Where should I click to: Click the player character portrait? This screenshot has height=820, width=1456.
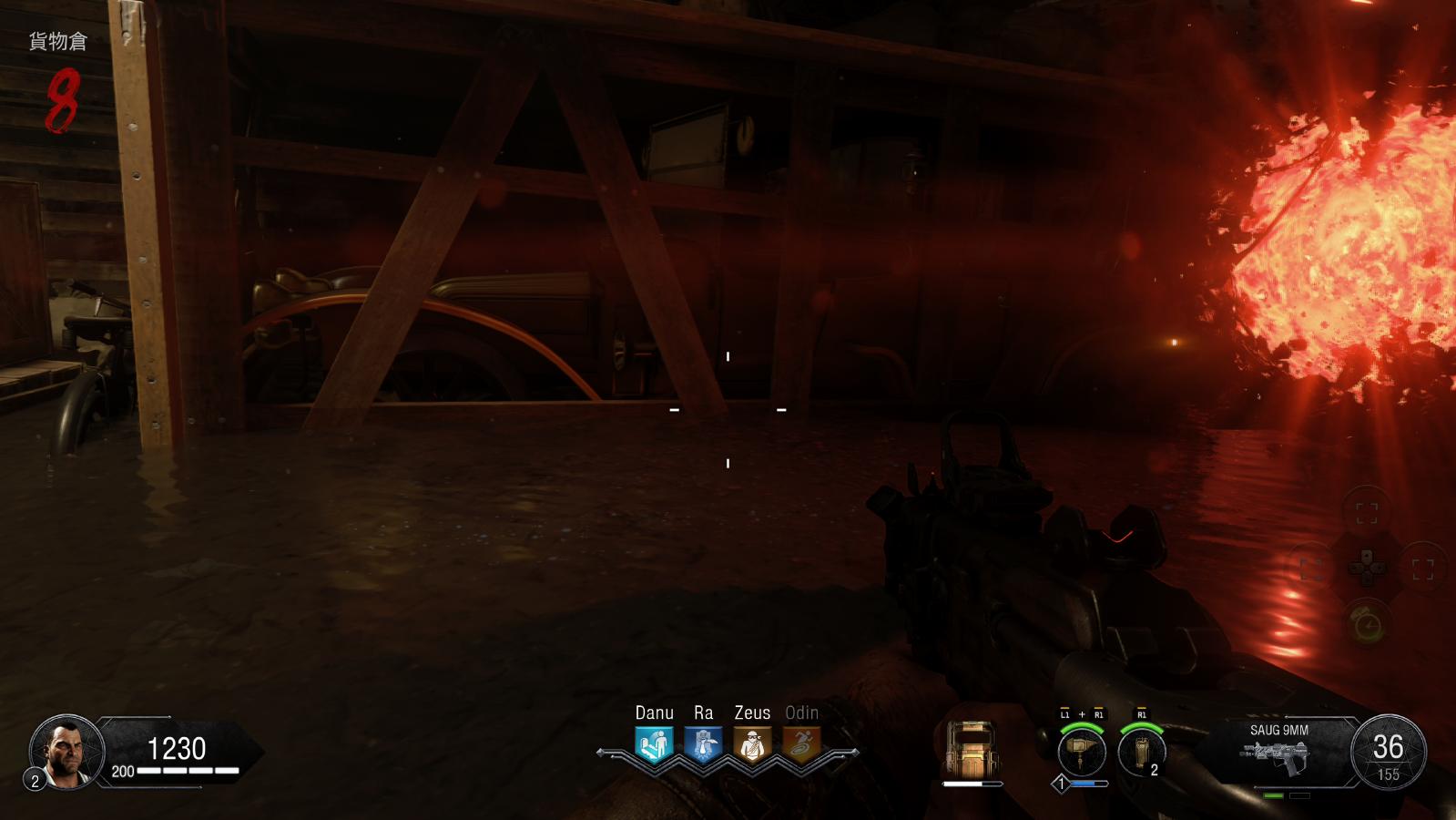point(66,752)
